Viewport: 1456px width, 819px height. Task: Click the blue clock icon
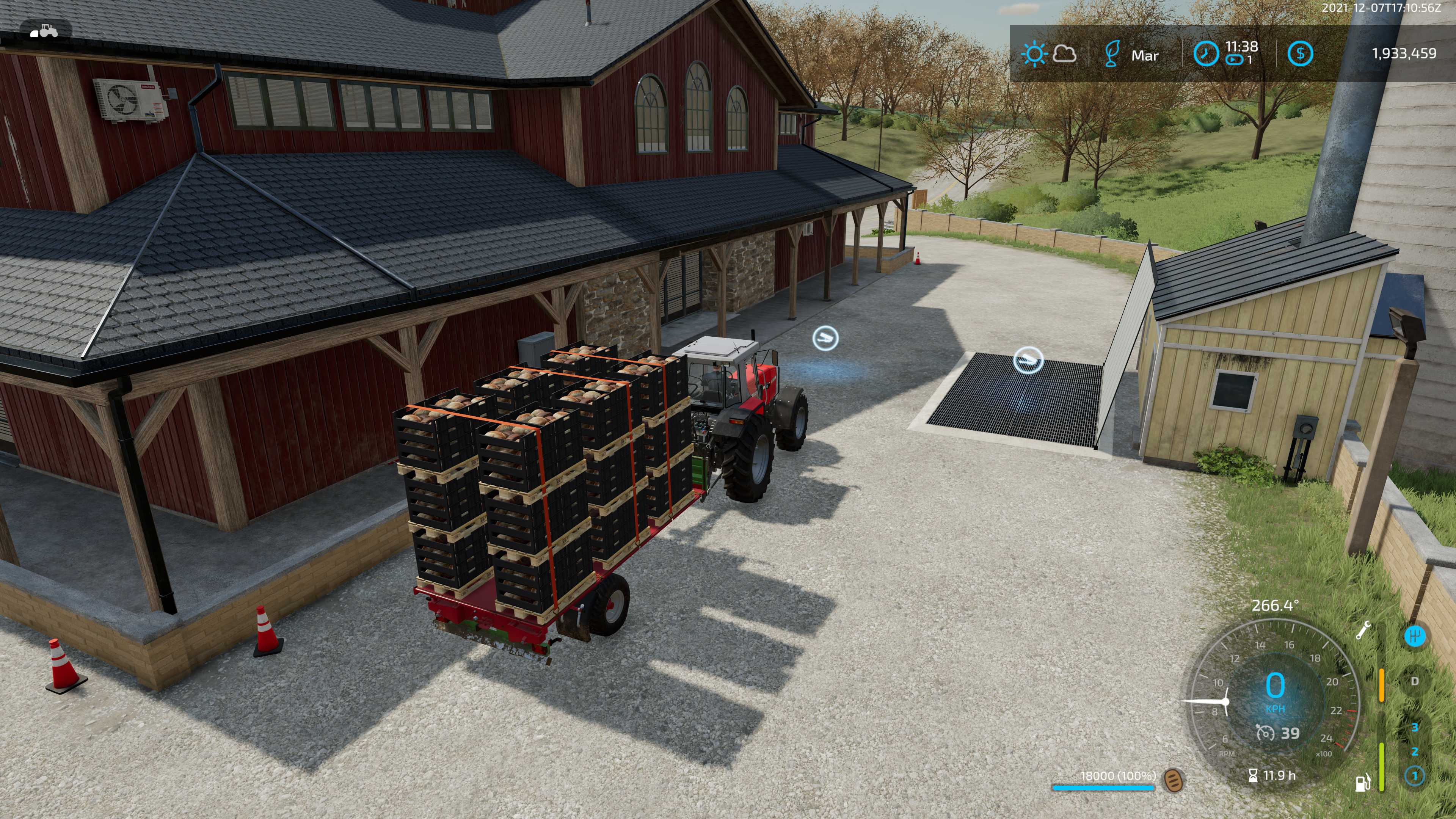point(1206,54)
